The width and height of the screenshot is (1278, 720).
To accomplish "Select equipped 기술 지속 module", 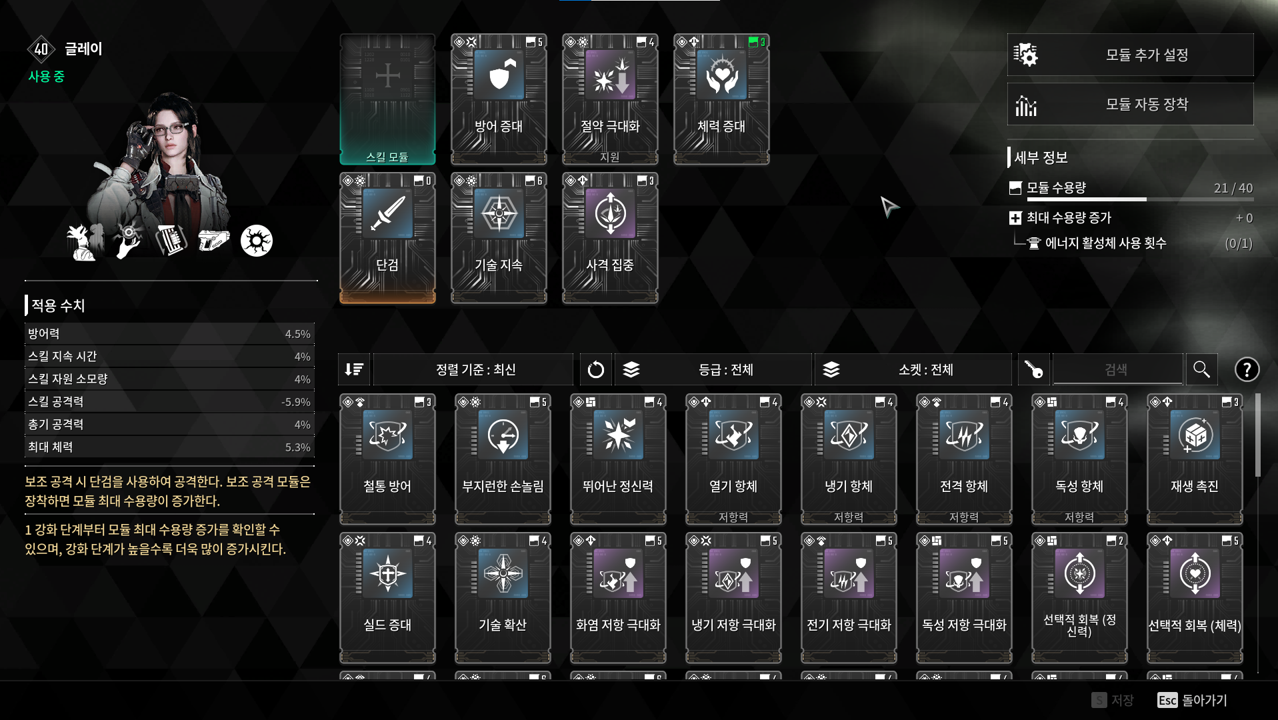I will pyautogui.click(x=499, y=237).
